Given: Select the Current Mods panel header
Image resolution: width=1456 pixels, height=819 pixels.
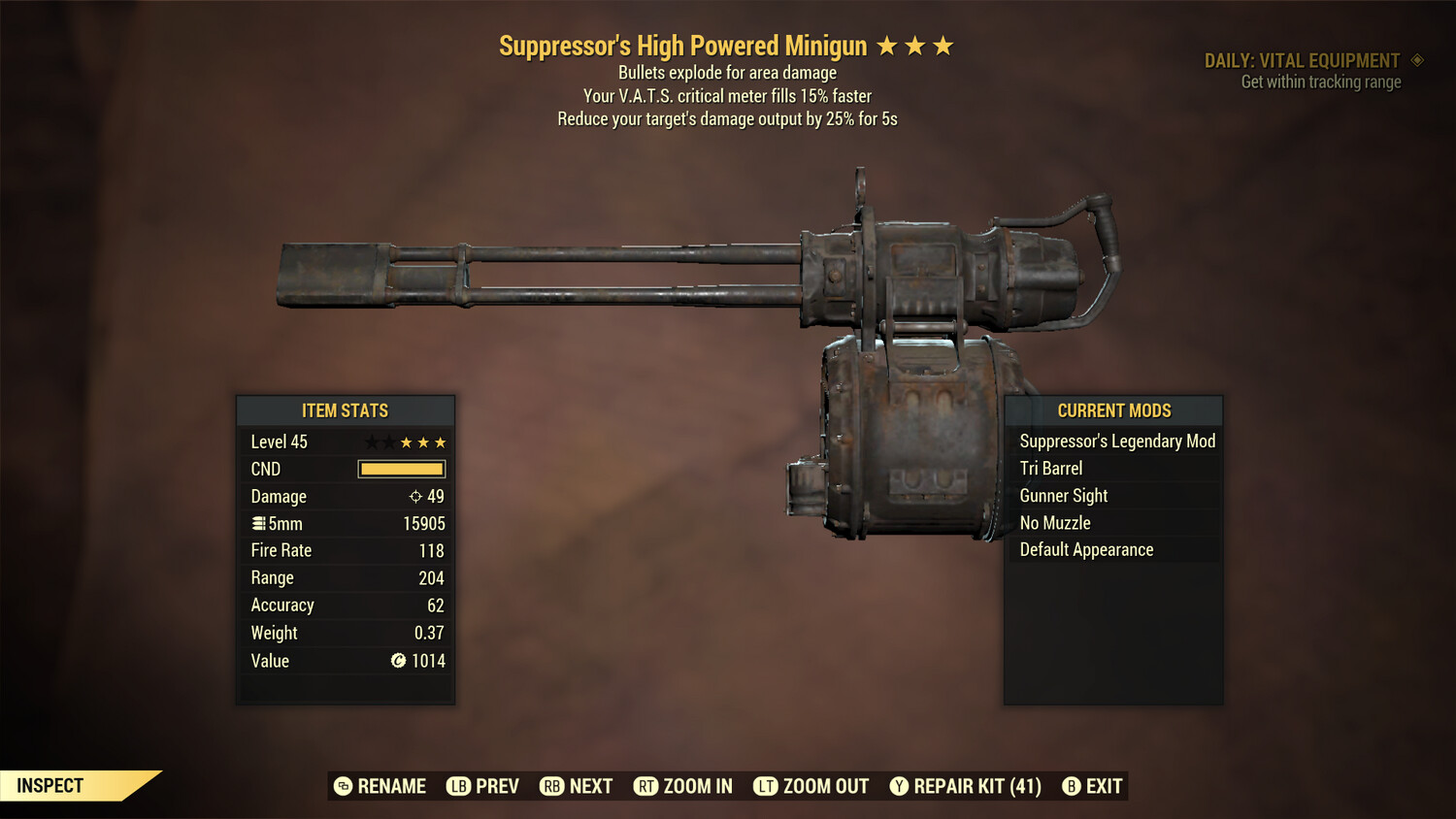Looking at the screenshot, I should 1113,410.
